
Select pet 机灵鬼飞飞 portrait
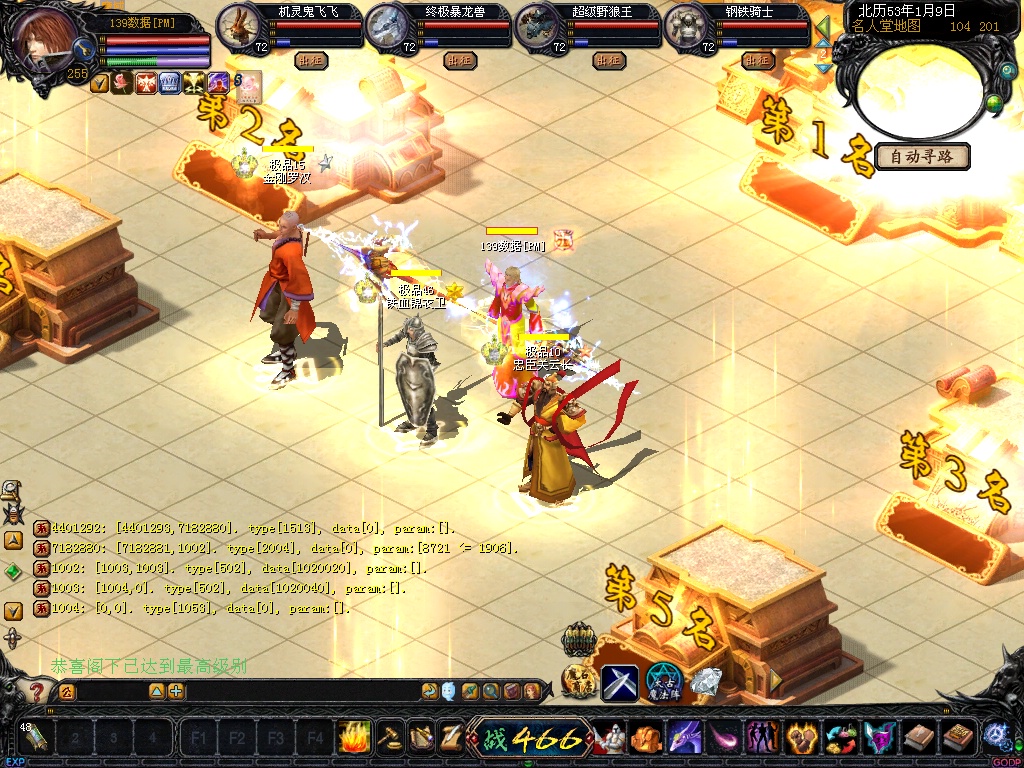pos(238,26)
